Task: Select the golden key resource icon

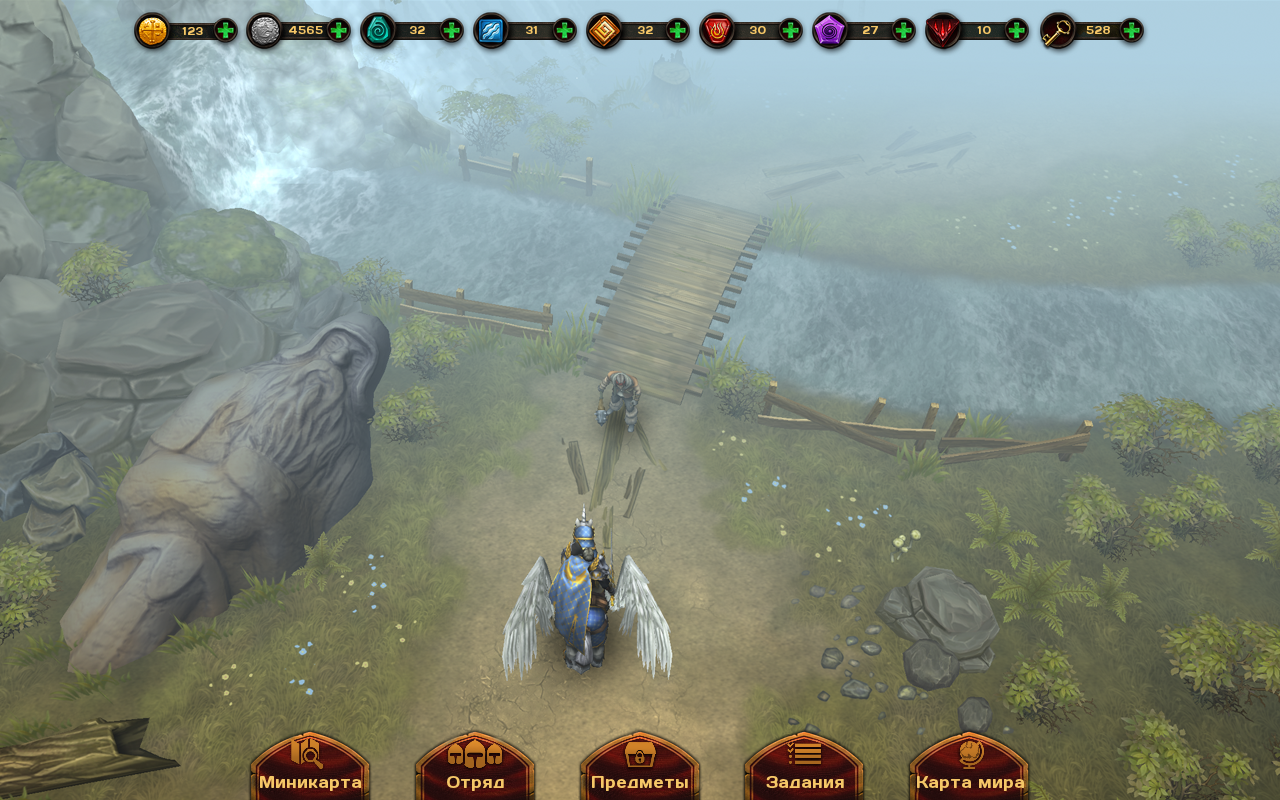Action: pos(1058,31)
